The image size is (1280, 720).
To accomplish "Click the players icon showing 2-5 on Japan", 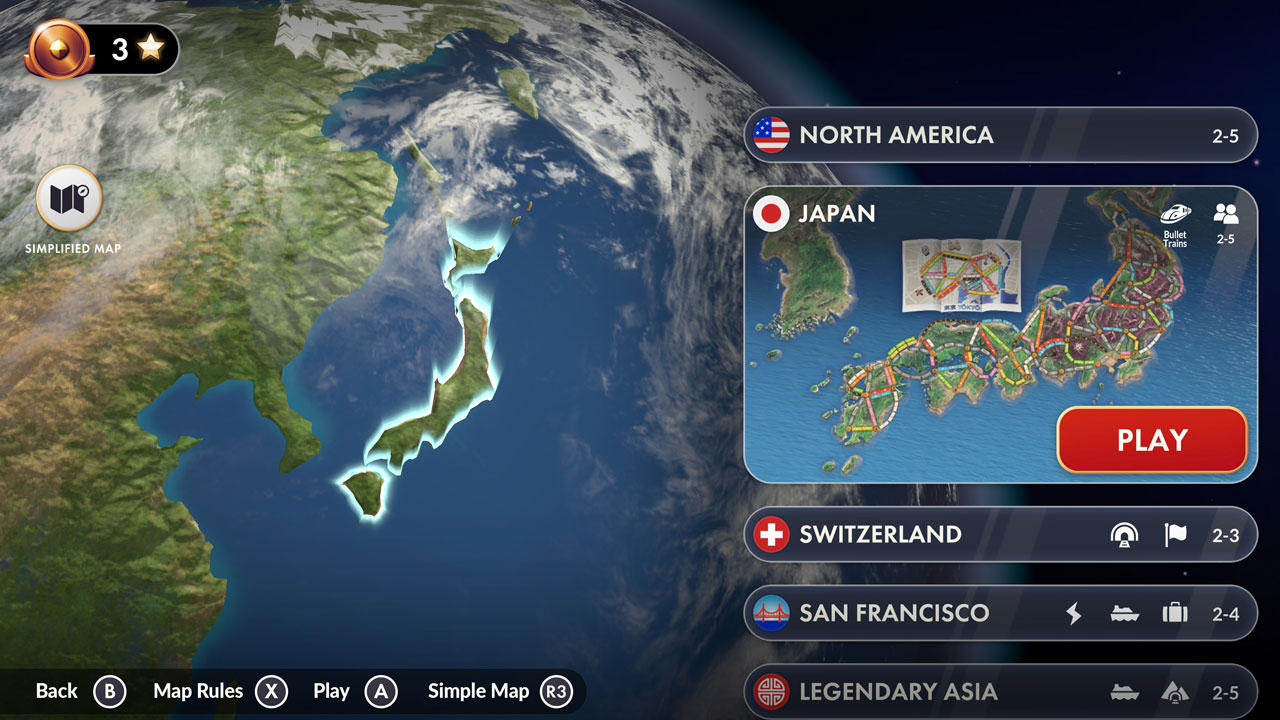I will tap(1226, 217).
